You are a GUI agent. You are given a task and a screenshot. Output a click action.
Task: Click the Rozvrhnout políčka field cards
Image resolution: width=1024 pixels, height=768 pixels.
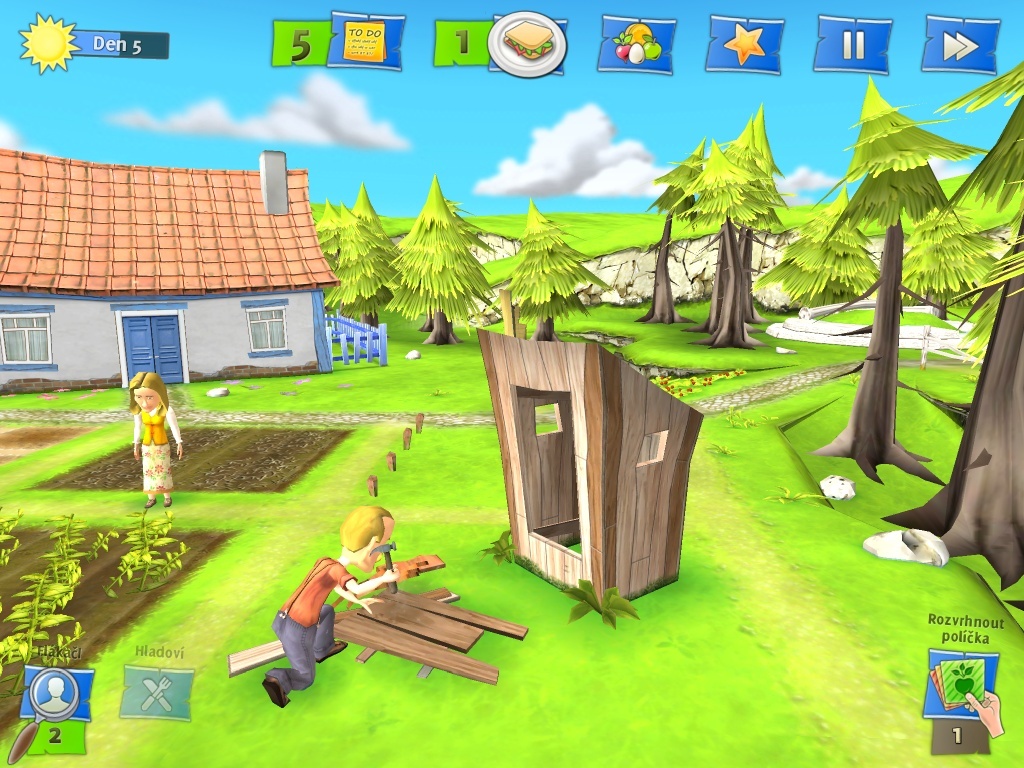point(962,688)
